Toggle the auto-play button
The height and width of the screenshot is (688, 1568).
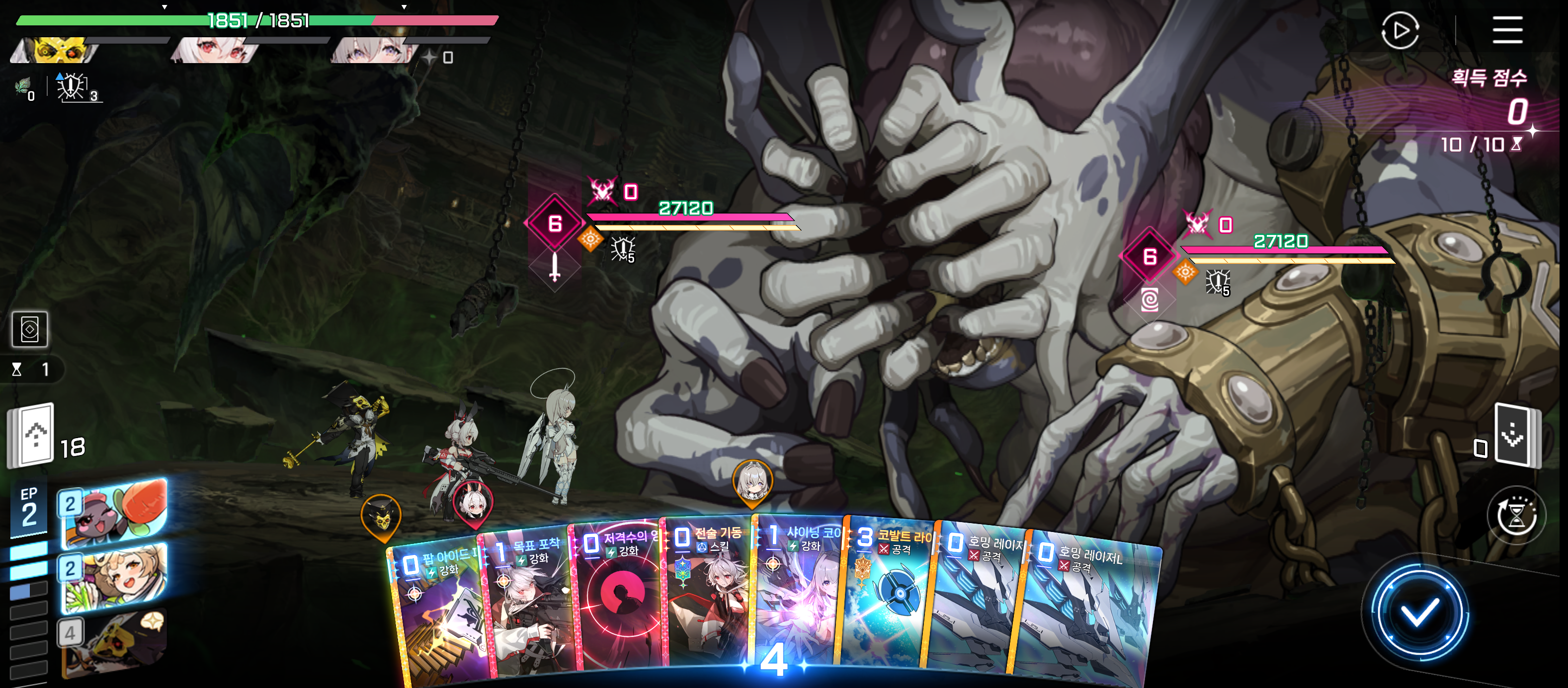pyautogui.click(x=1400, y=30)
